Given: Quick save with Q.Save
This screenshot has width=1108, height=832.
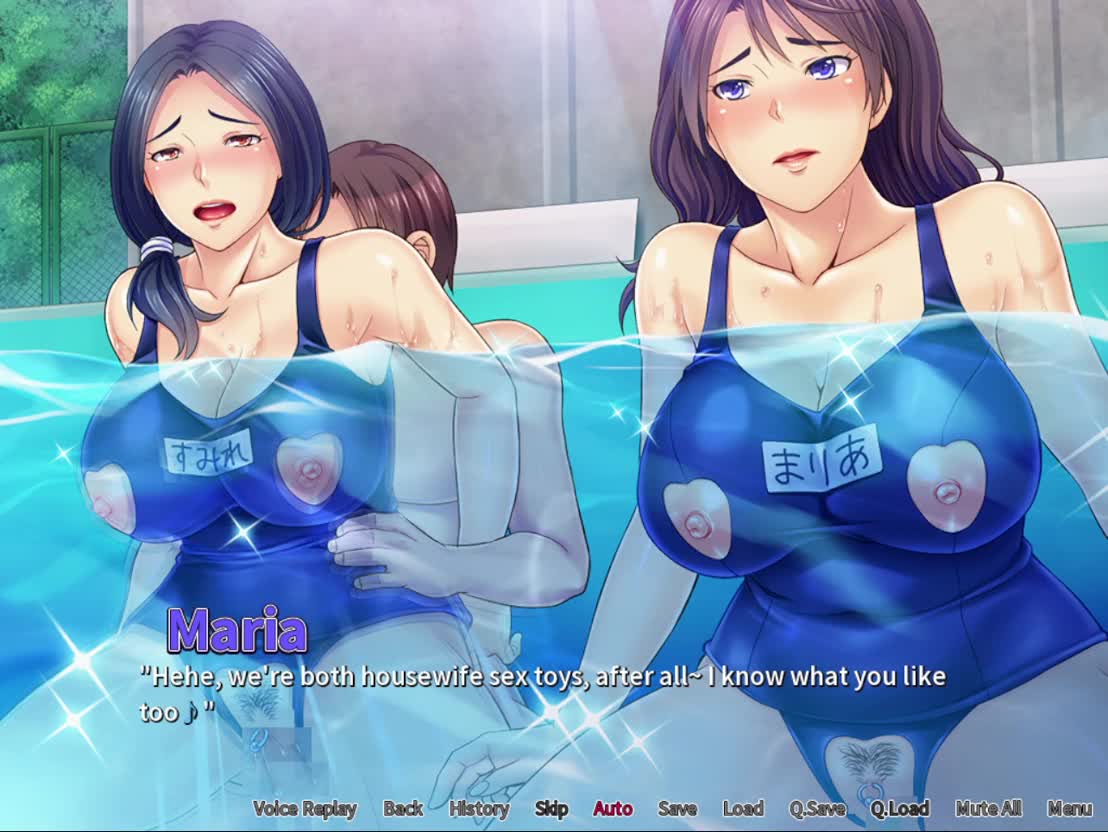Looking at the screenshot, I should (816, 809).
